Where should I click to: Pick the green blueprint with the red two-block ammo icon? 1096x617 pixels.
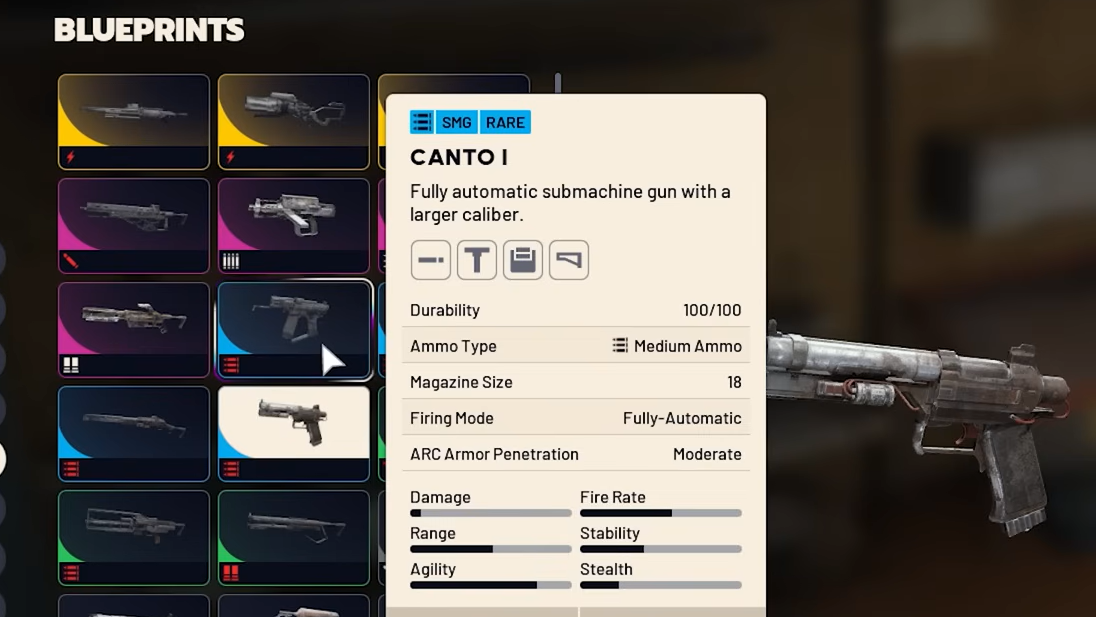(293, 537)
